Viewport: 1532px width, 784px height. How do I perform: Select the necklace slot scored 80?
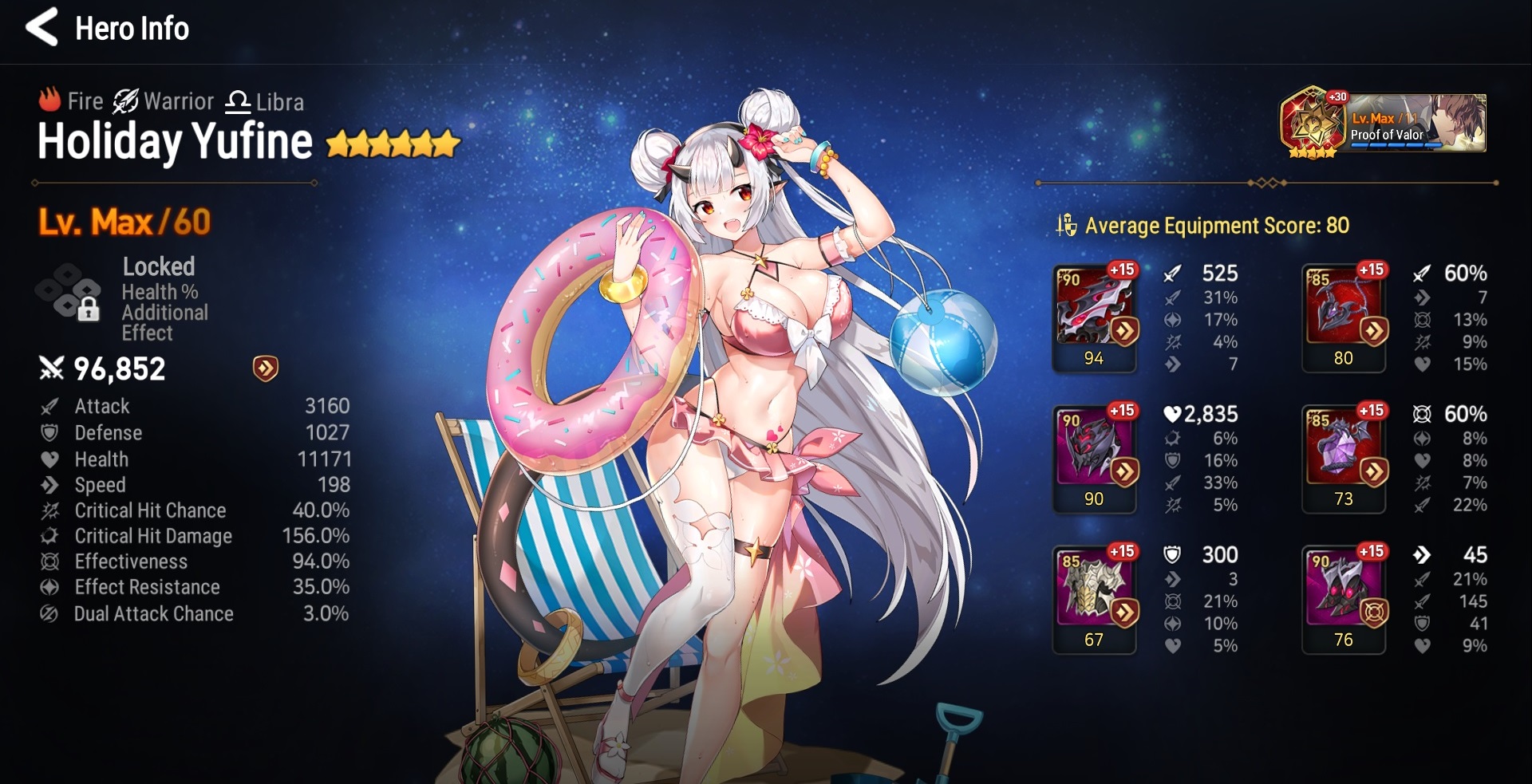pyautogui.click(x=1344, y=317)
